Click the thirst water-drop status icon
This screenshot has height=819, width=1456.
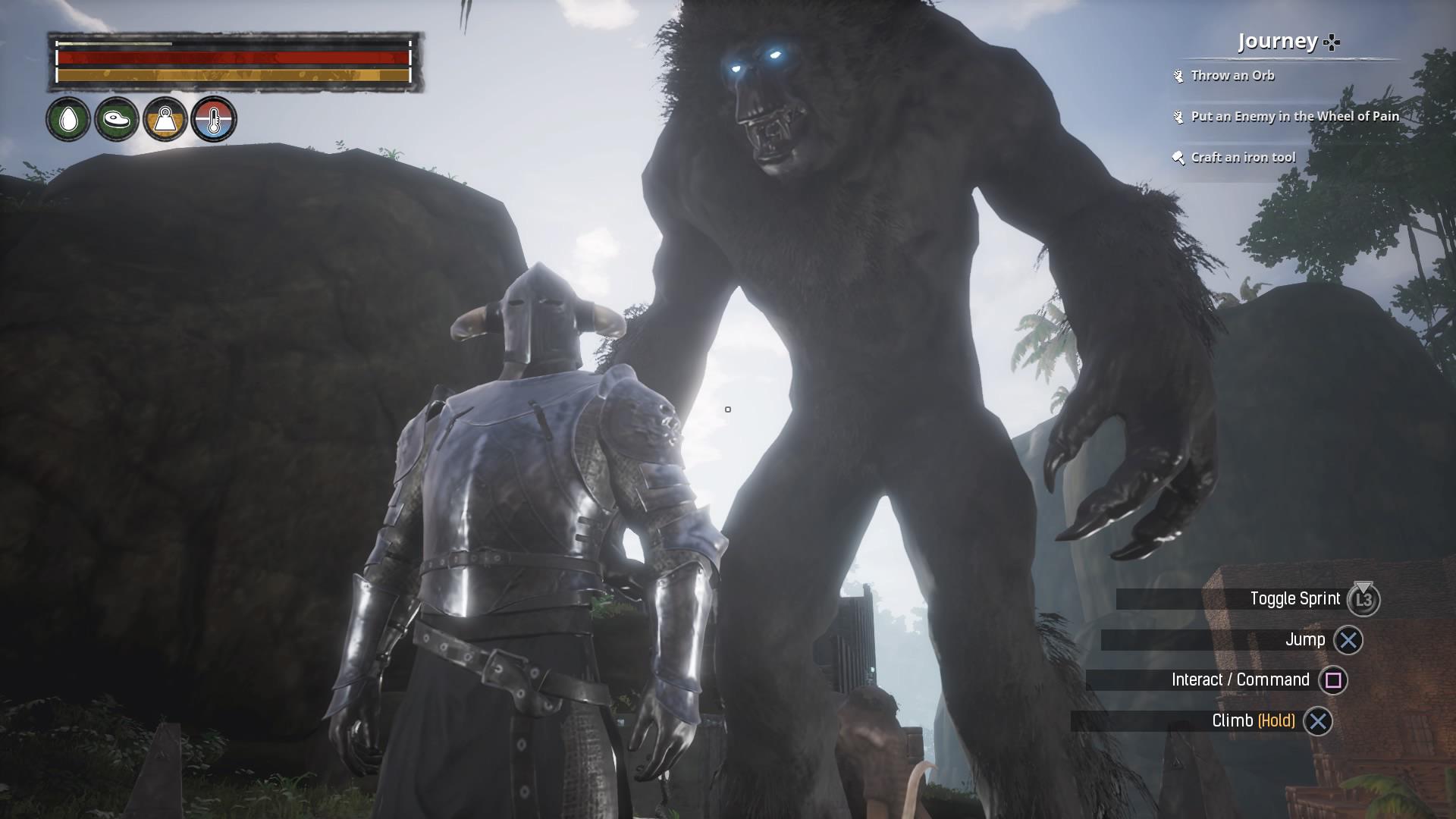tap(68, 119)
